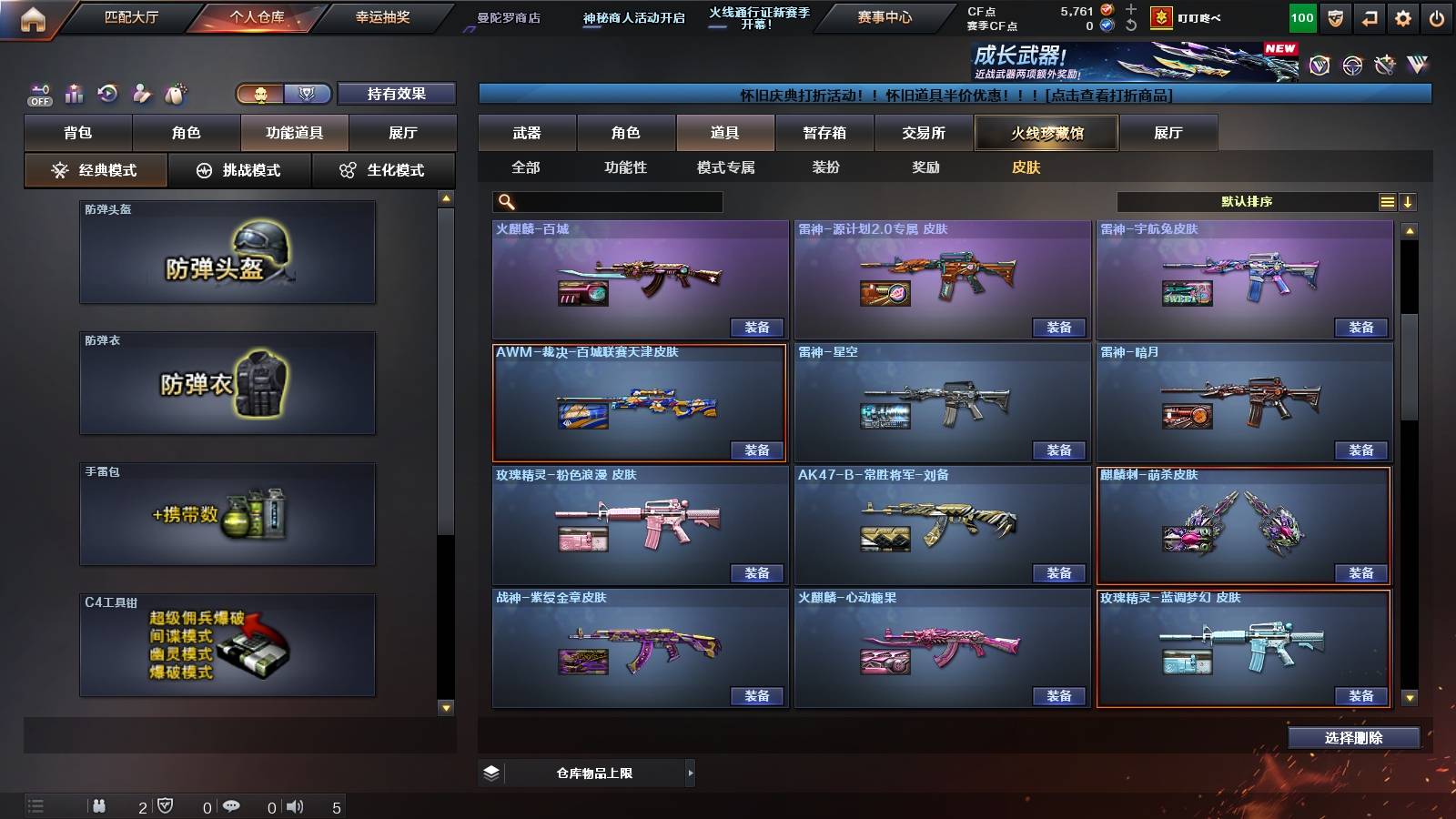The width and height of the screenshot is (1456, 819).
Task: Click the speaker volume icon in status bar
Action: click(293, 806)
